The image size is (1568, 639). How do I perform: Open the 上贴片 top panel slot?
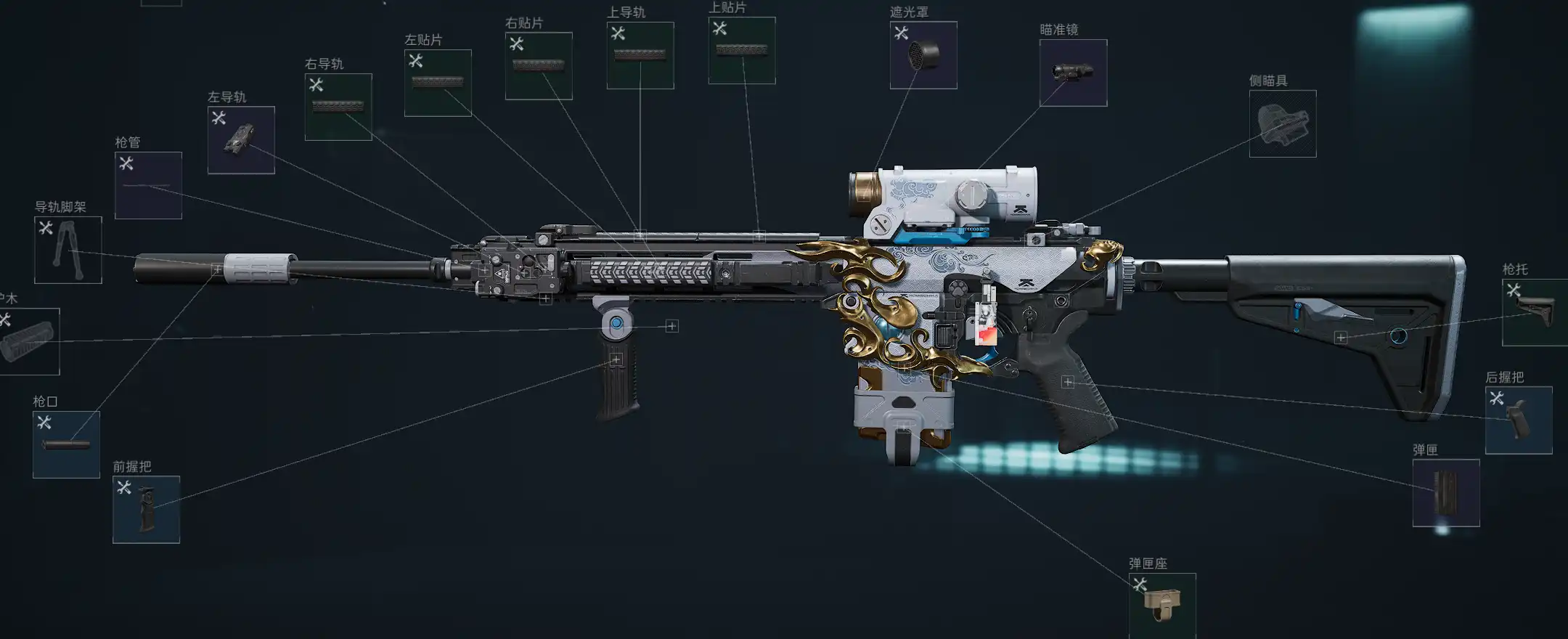pyautogui.click(x=742, y=51)
